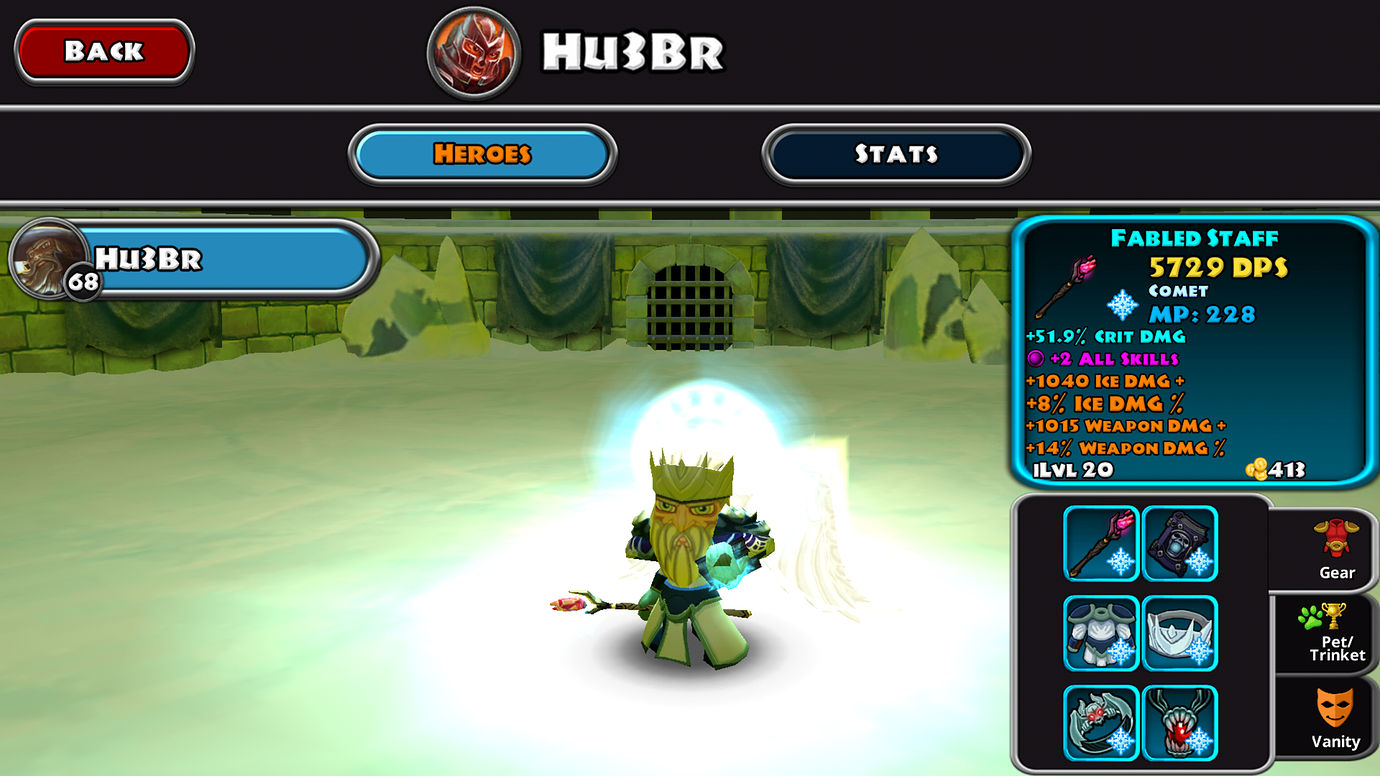Viewport: 1380px width, 776px height.
Task: Select the ring with red gem slot
Action: pyautogui.click(x=1101, y=722)
